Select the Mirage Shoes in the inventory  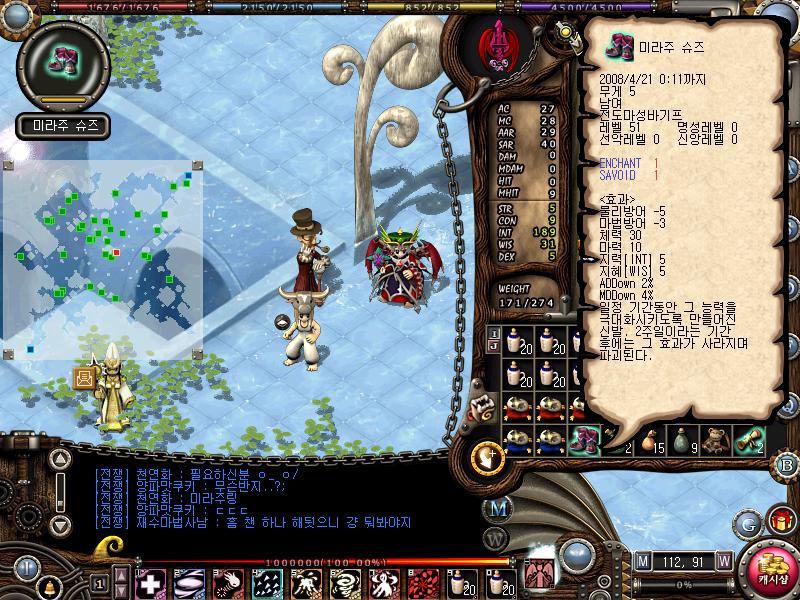click(585, 437)
